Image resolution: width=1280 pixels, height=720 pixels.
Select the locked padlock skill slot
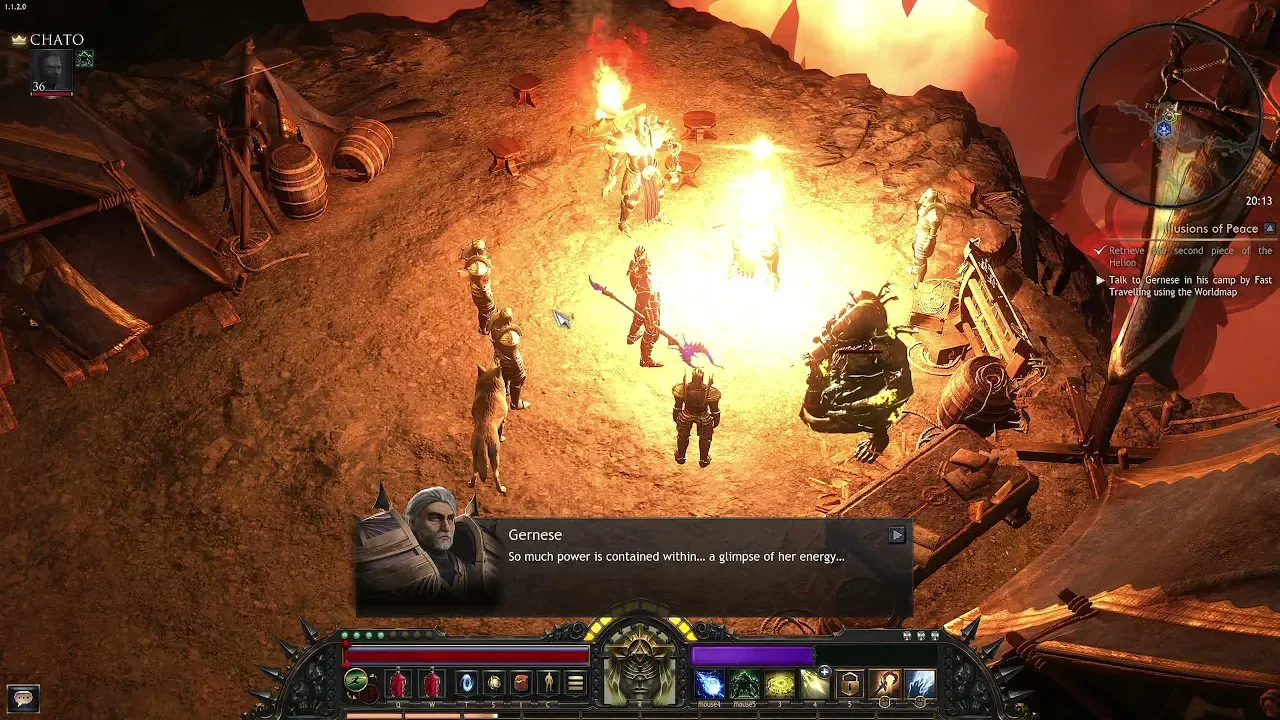coord(849,684)
